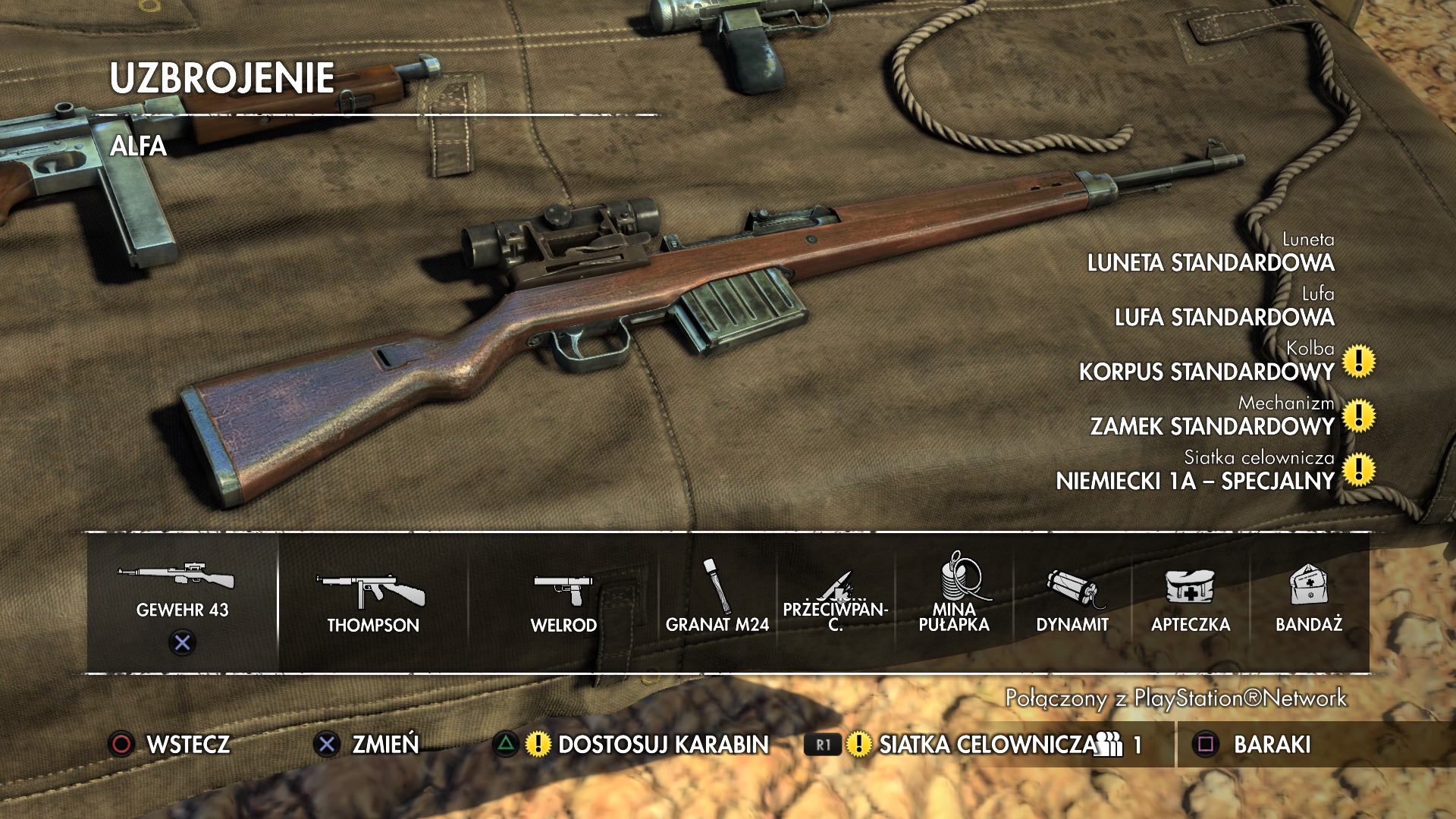This screenshot has width=1456, height=819.
Task: Open the Niemiecki 1A reticle option
Action: [x=1194, y=481]
